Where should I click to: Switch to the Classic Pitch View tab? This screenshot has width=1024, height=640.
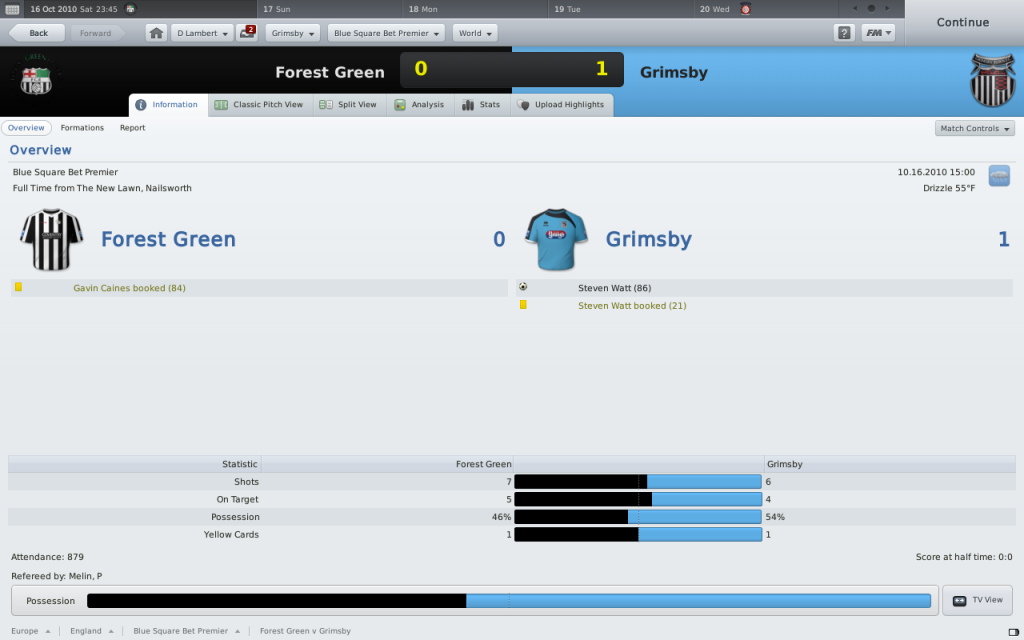(x=259, y=105)
